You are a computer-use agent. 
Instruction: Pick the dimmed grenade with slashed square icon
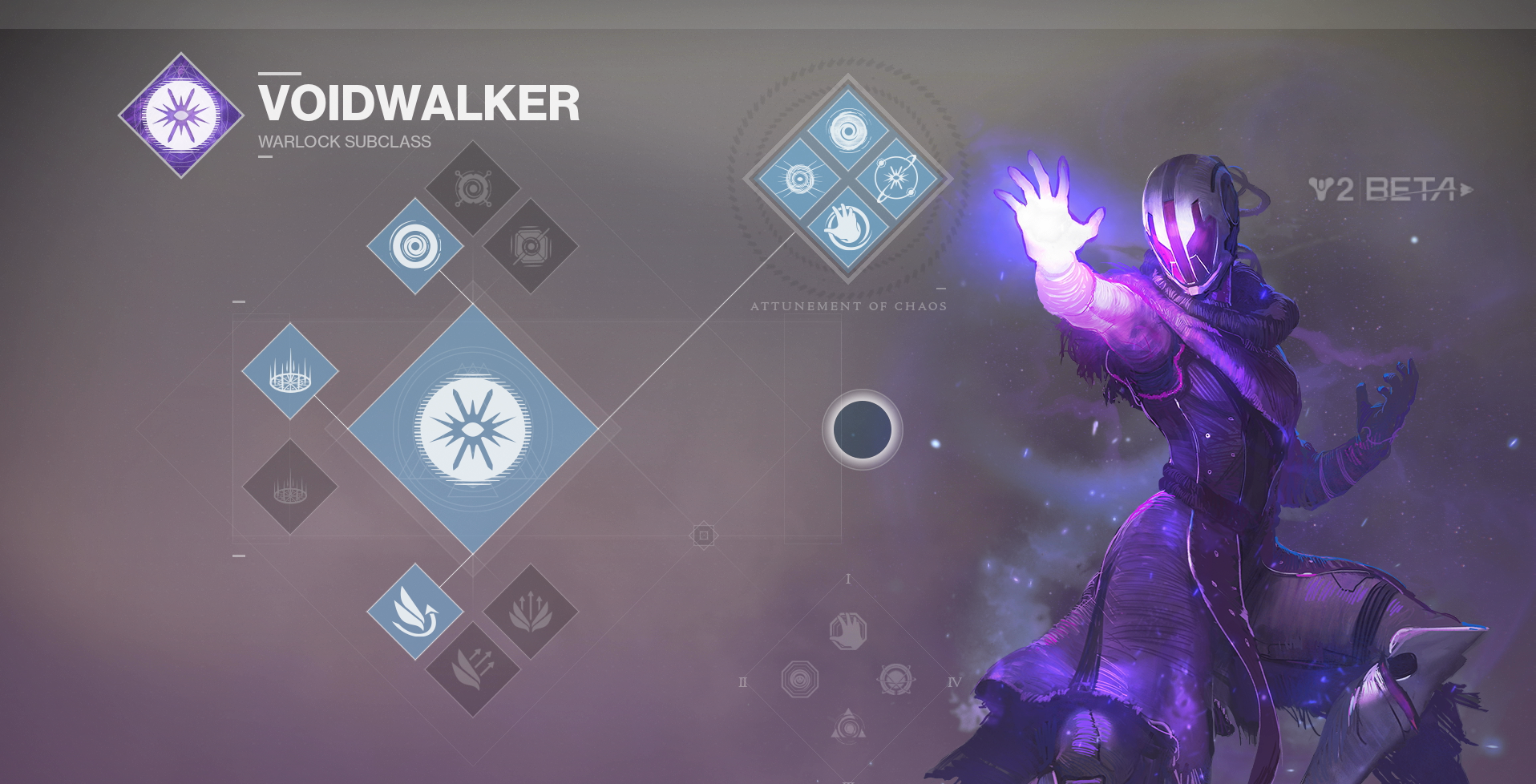tap(531, 246)
